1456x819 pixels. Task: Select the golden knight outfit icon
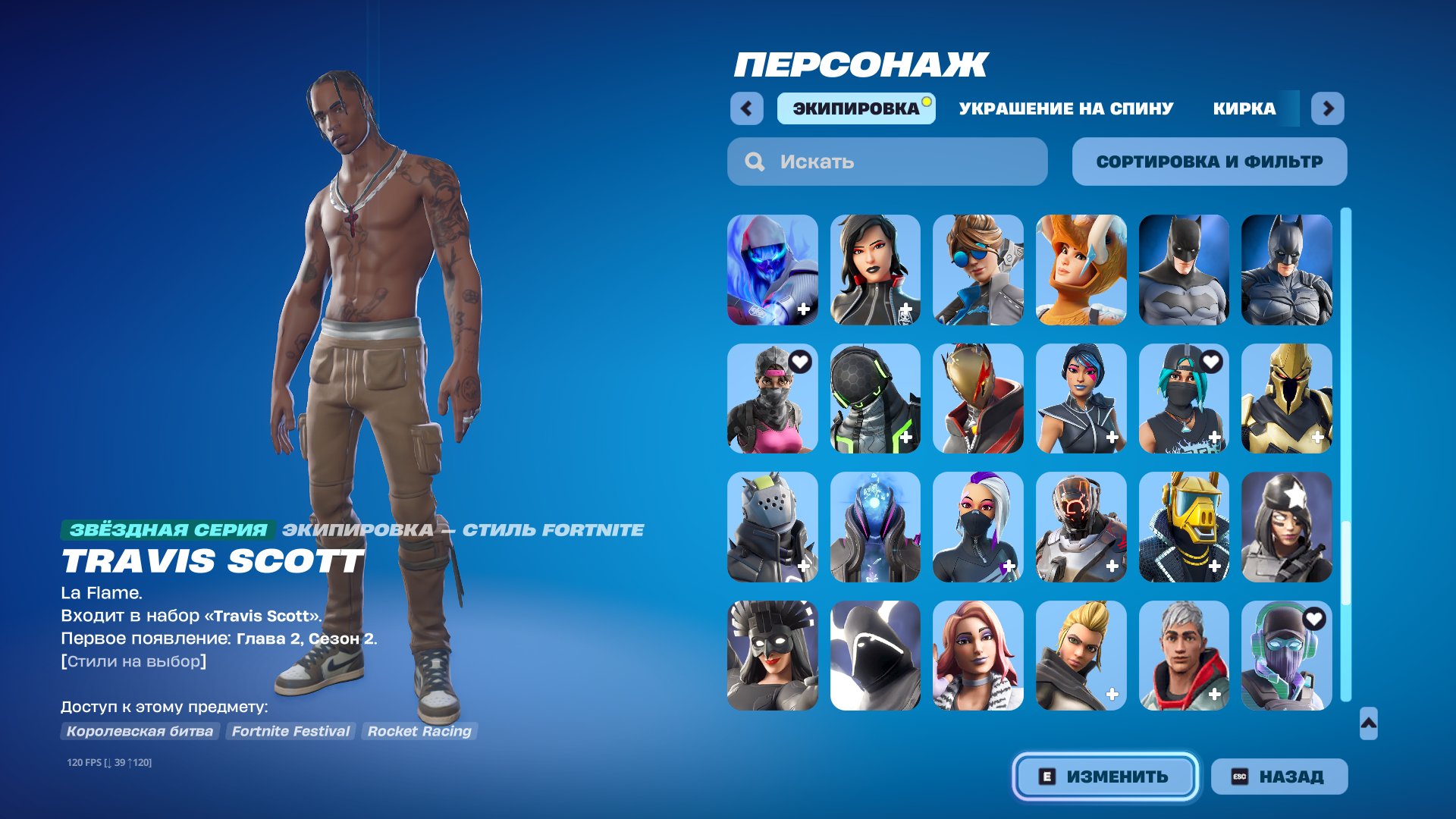tap(1287, 400)
